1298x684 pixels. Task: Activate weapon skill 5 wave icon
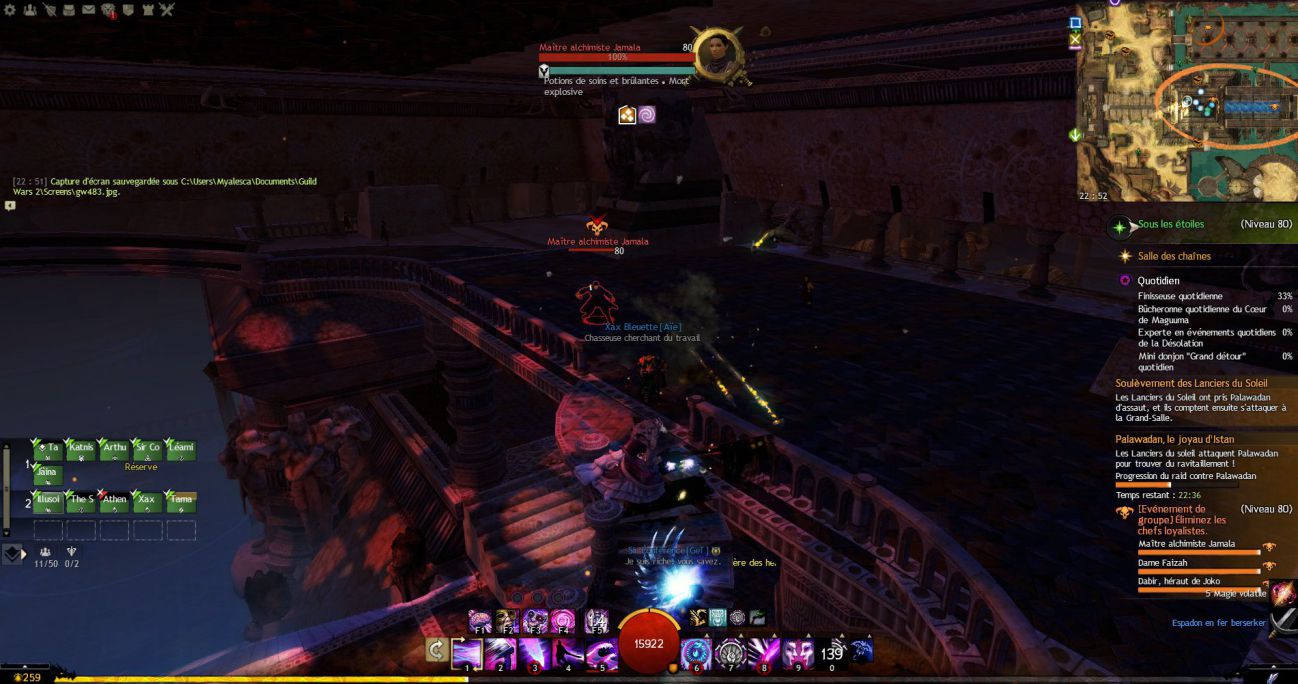click(x=602, y=653)
